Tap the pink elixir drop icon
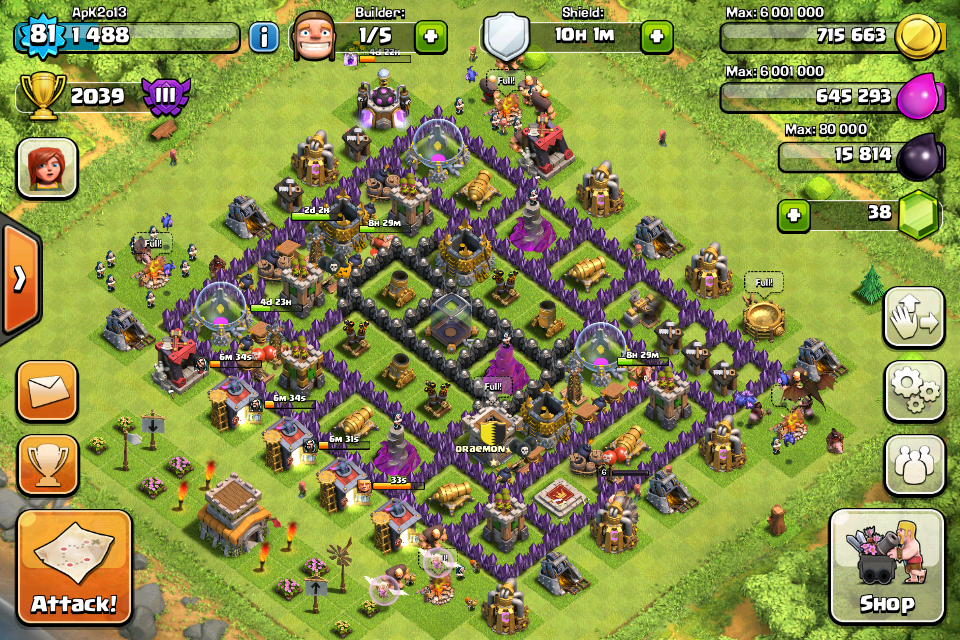 916,97
